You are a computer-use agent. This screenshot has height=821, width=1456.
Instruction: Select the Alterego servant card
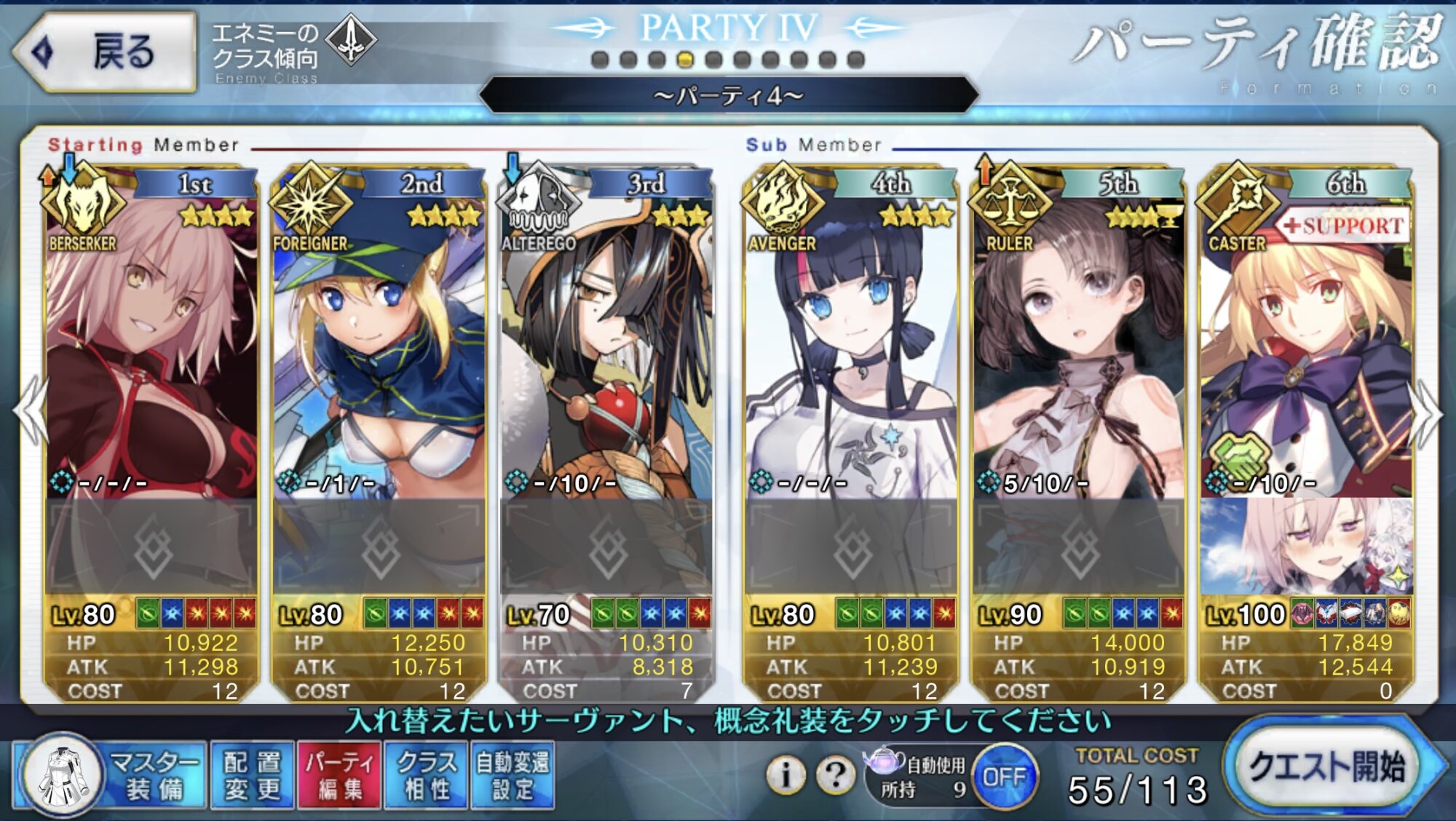[606, 349]
